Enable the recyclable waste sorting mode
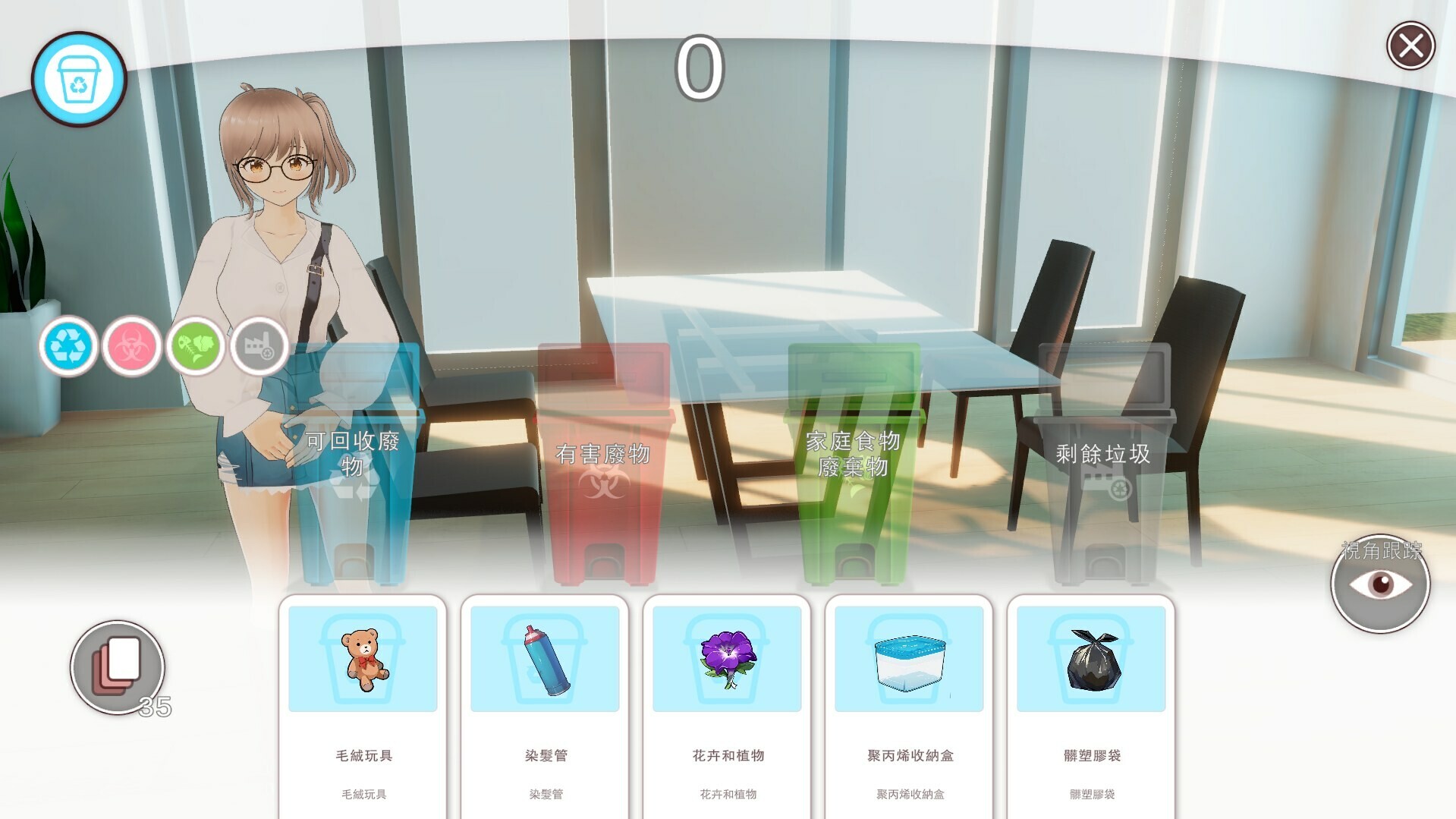Screen dimensions: 1456x819 [67, 345]
